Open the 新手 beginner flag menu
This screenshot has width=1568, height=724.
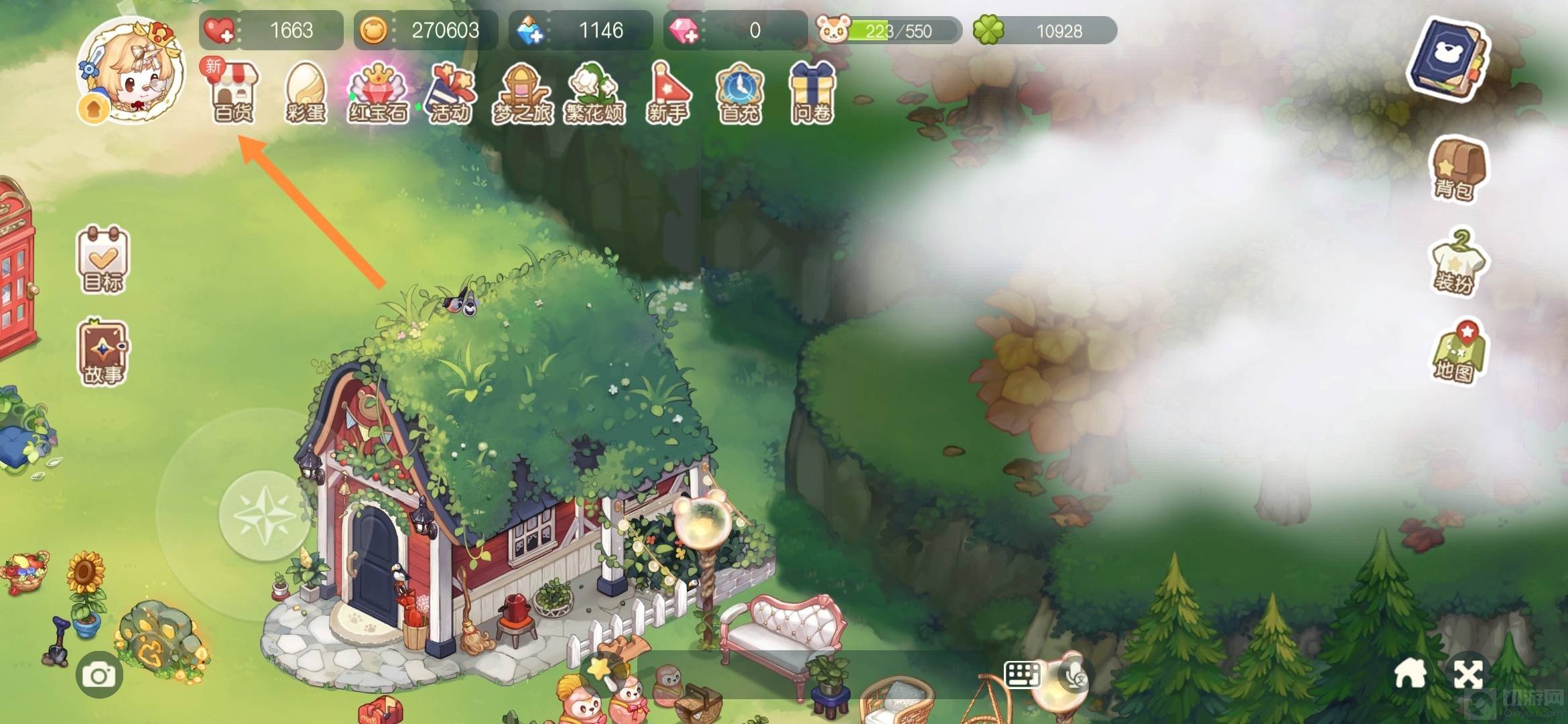pos(667,93)
